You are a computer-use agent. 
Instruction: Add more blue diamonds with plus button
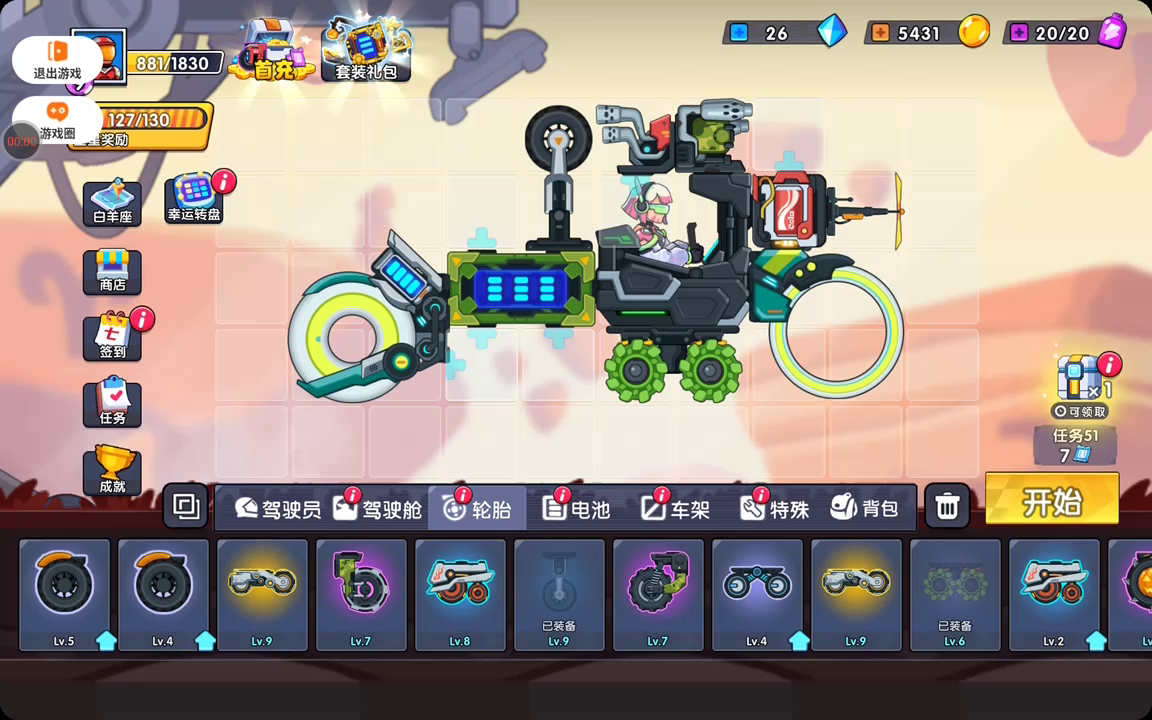click(739, 33)
